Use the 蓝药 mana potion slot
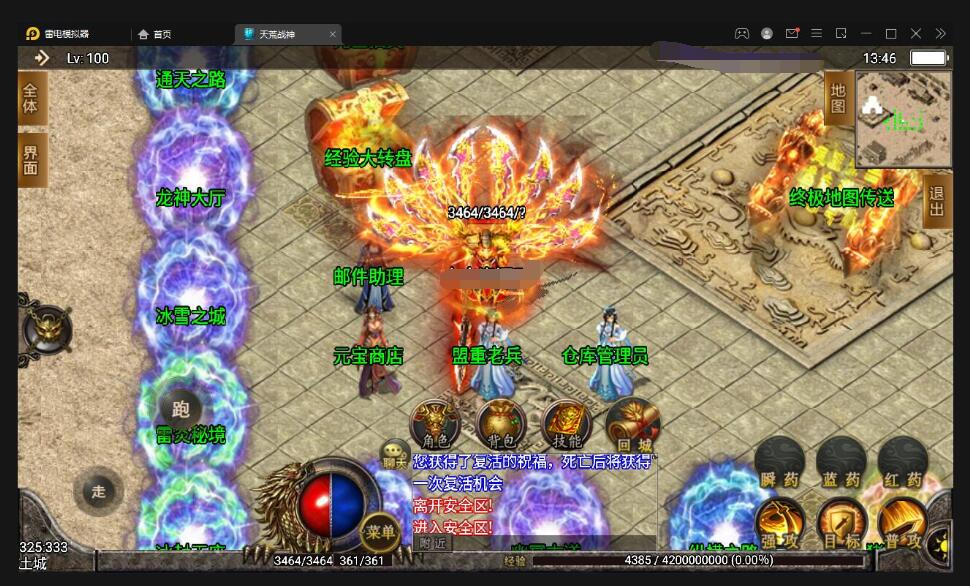The height and width of the screenshot is (586, 970). click(x=840, y=463)
